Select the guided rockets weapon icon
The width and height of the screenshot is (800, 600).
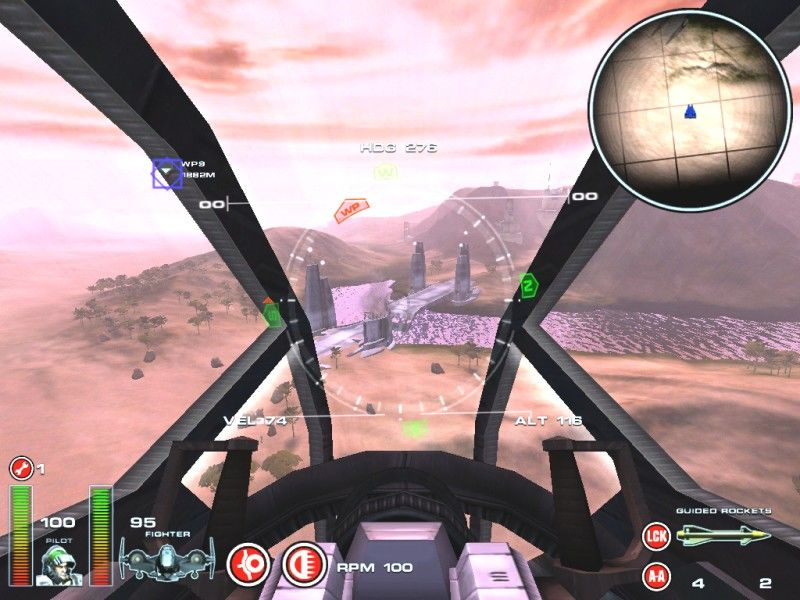(x=723, y=536)
